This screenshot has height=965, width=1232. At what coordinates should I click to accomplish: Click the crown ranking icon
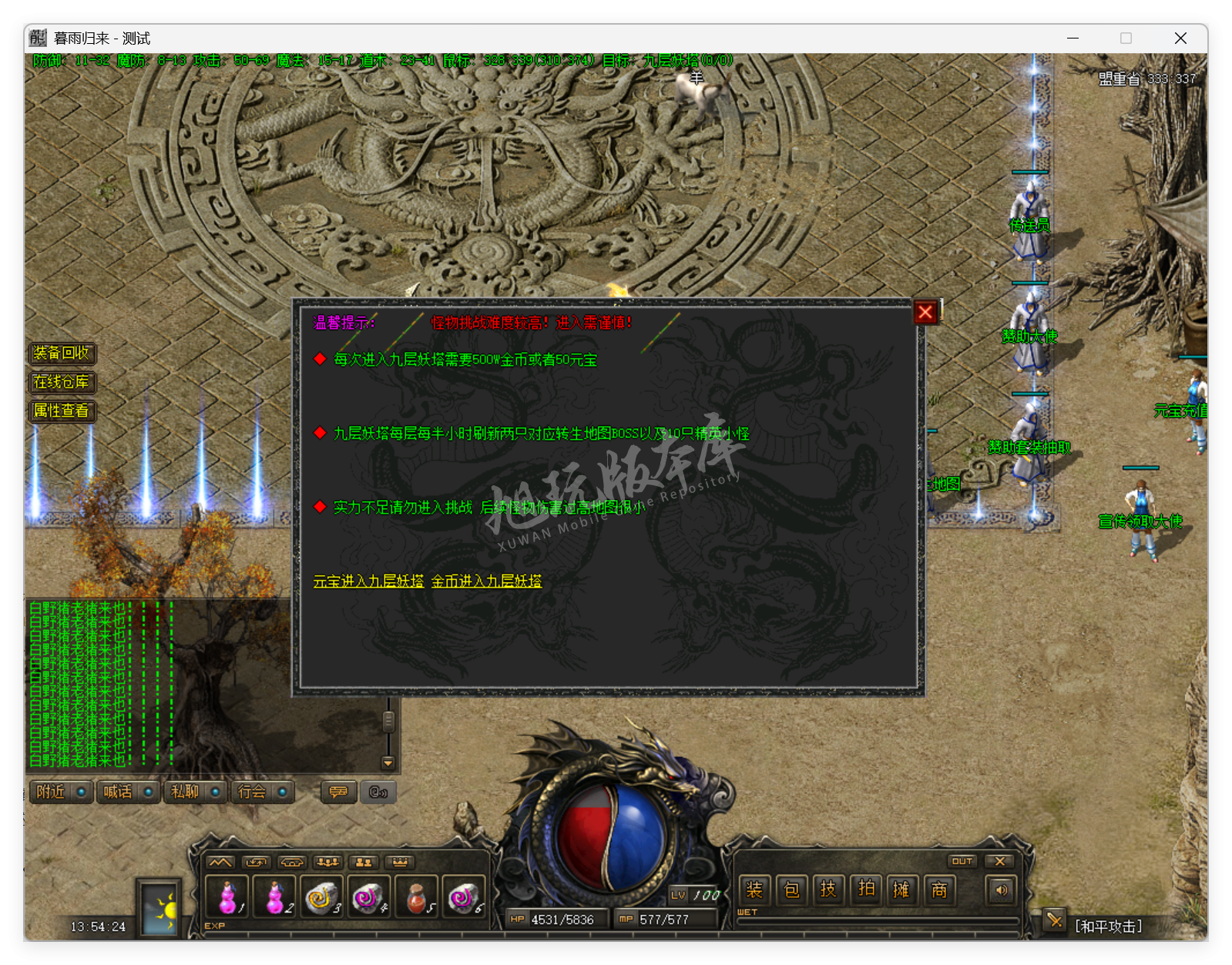click(400, 863)
